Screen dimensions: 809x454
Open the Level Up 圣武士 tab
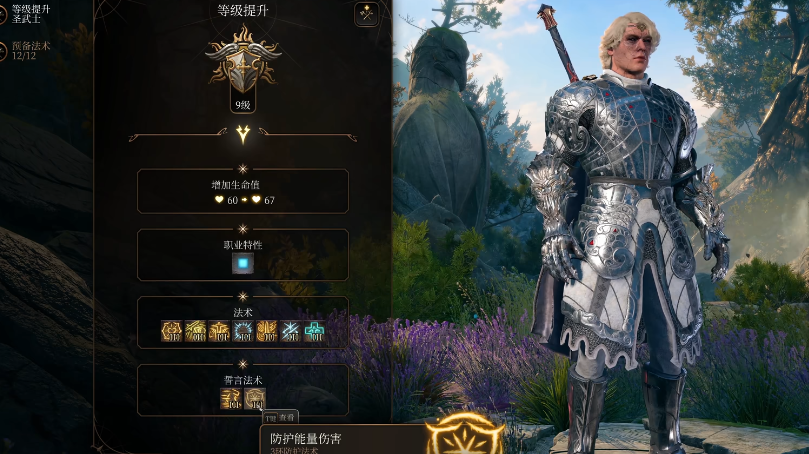[28, 13]
